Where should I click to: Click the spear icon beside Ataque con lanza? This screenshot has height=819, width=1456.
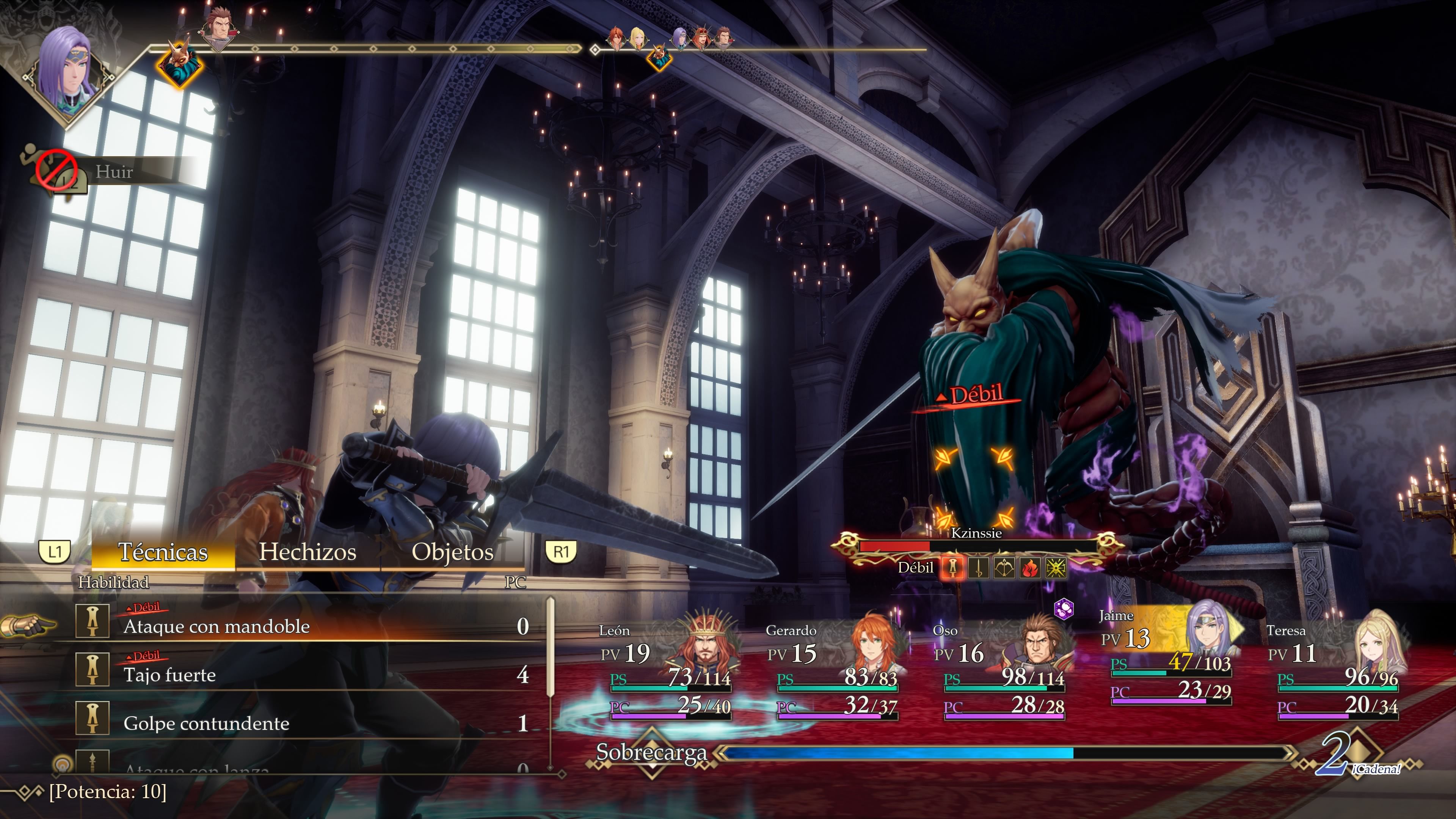(93, 763)
